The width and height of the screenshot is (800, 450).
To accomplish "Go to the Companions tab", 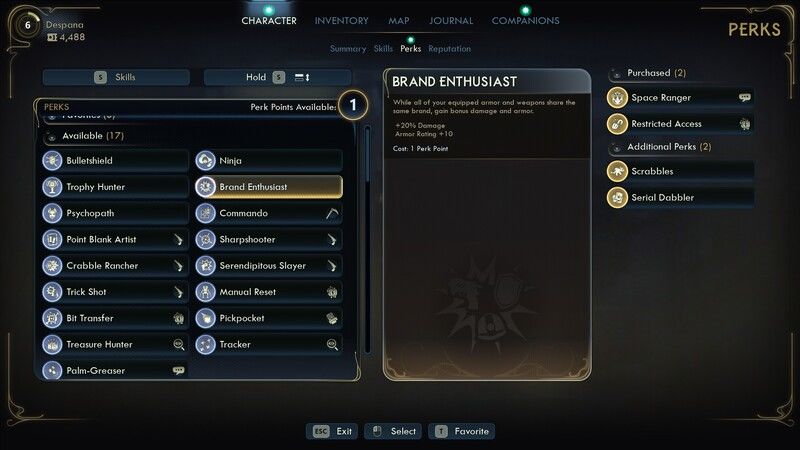I will pos(525,21).
